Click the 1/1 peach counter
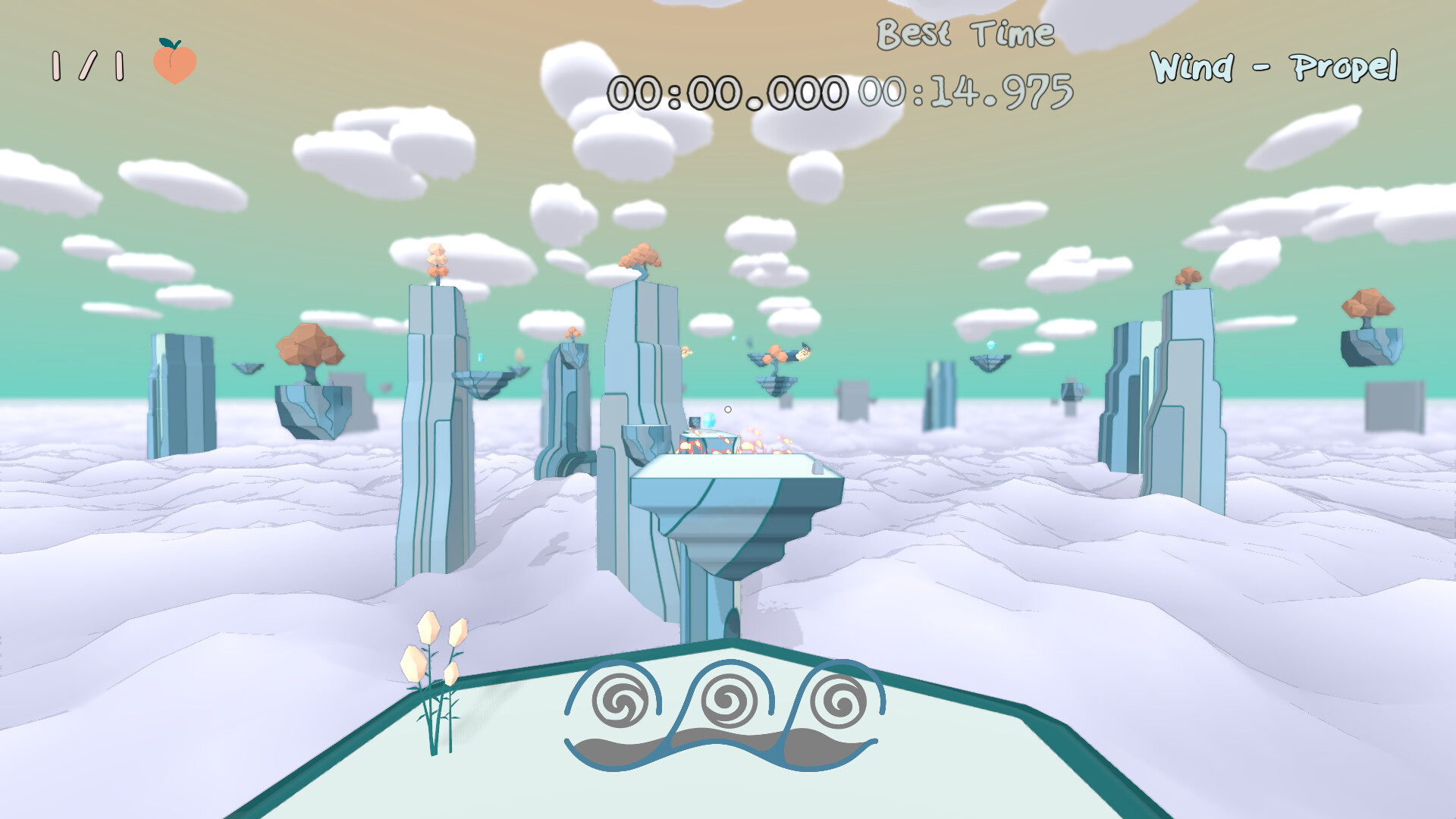The image size is (1456, 819). 87,67
